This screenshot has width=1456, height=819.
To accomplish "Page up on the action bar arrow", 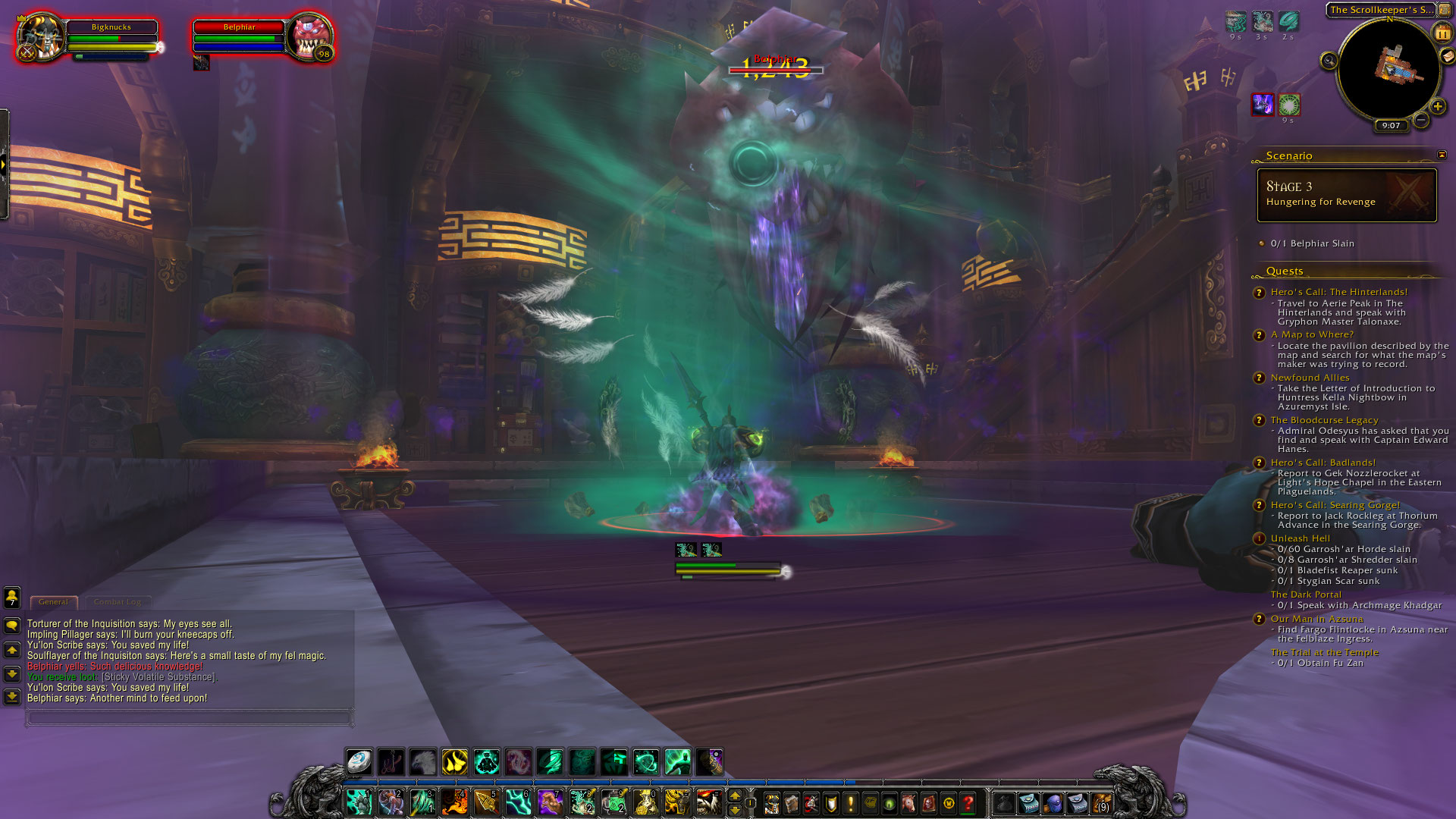I will [734, 795].
